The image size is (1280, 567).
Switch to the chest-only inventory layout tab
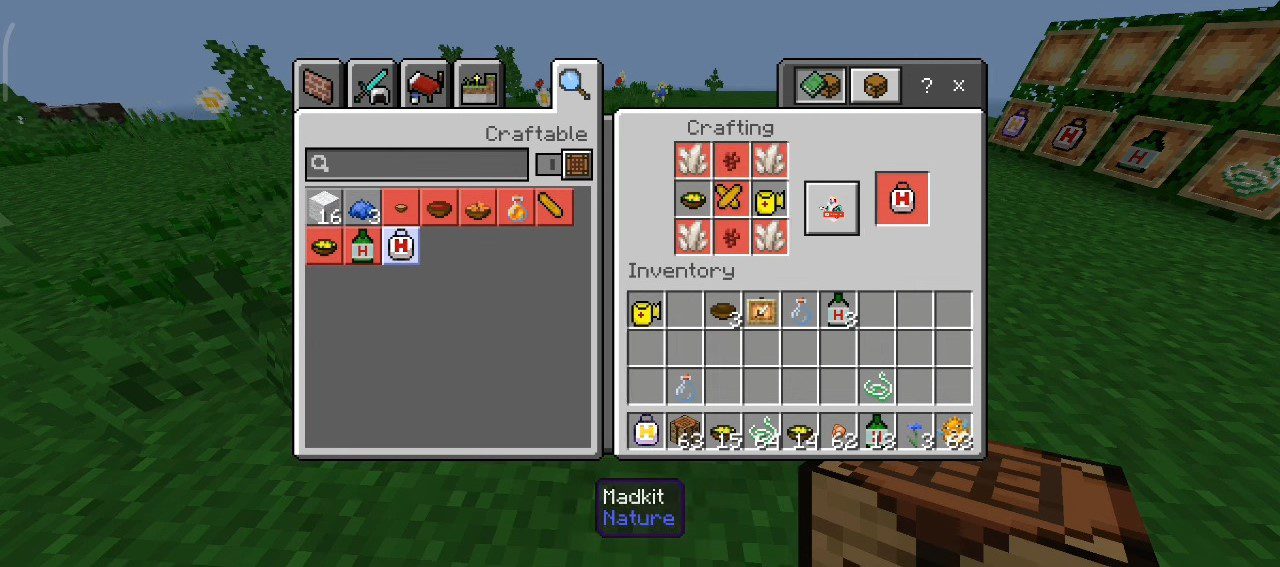[875, 86]
